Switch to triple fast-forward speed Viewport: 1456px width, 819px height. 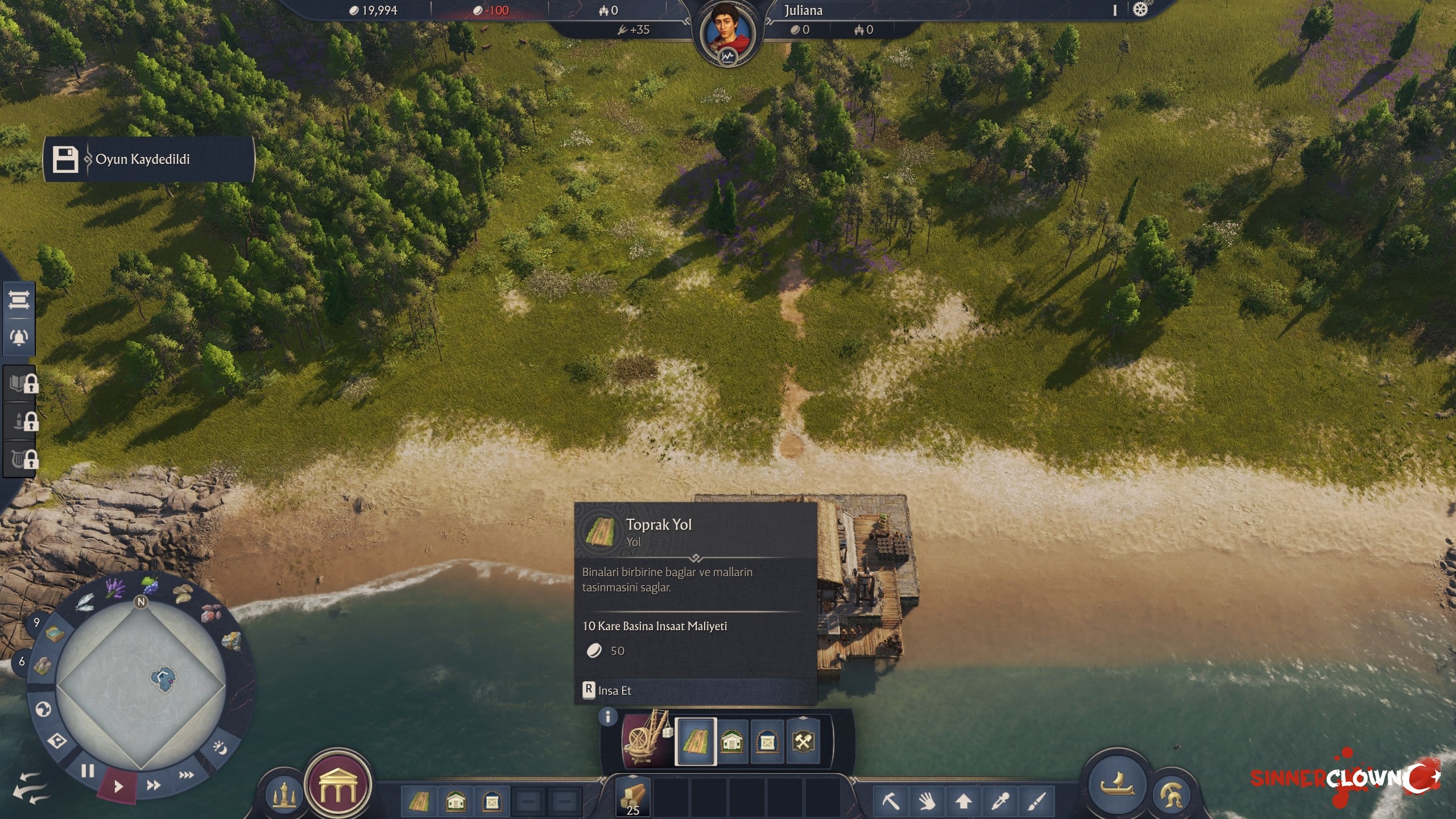(186, 775)
